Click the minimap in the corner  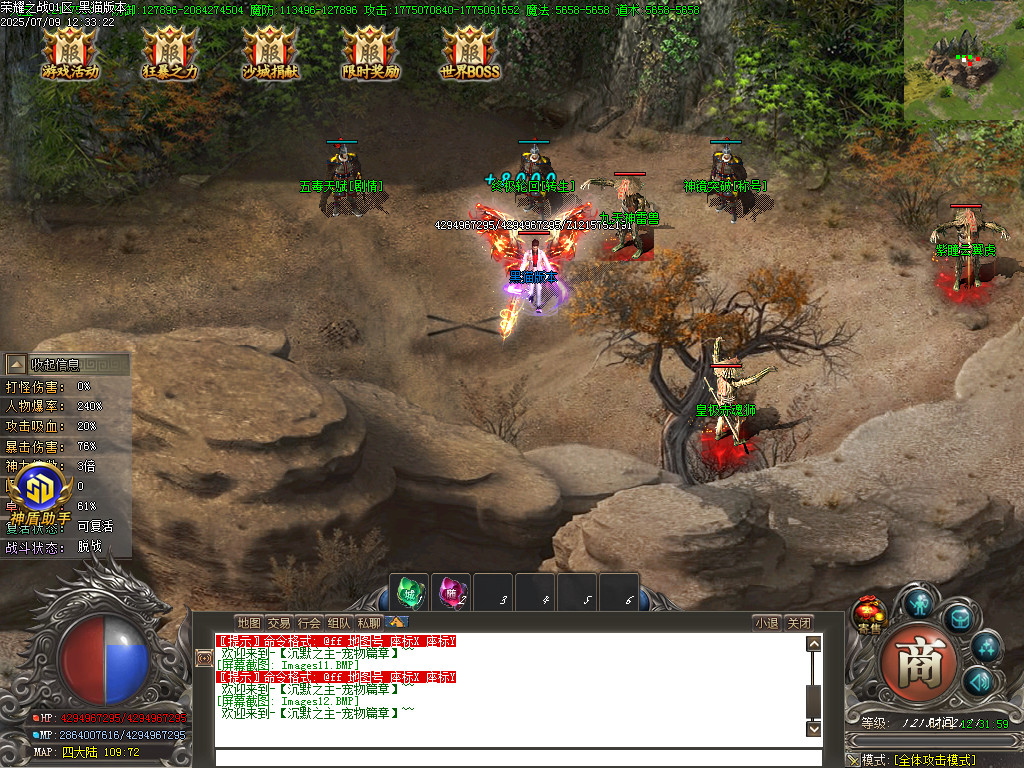coord(963,60)
